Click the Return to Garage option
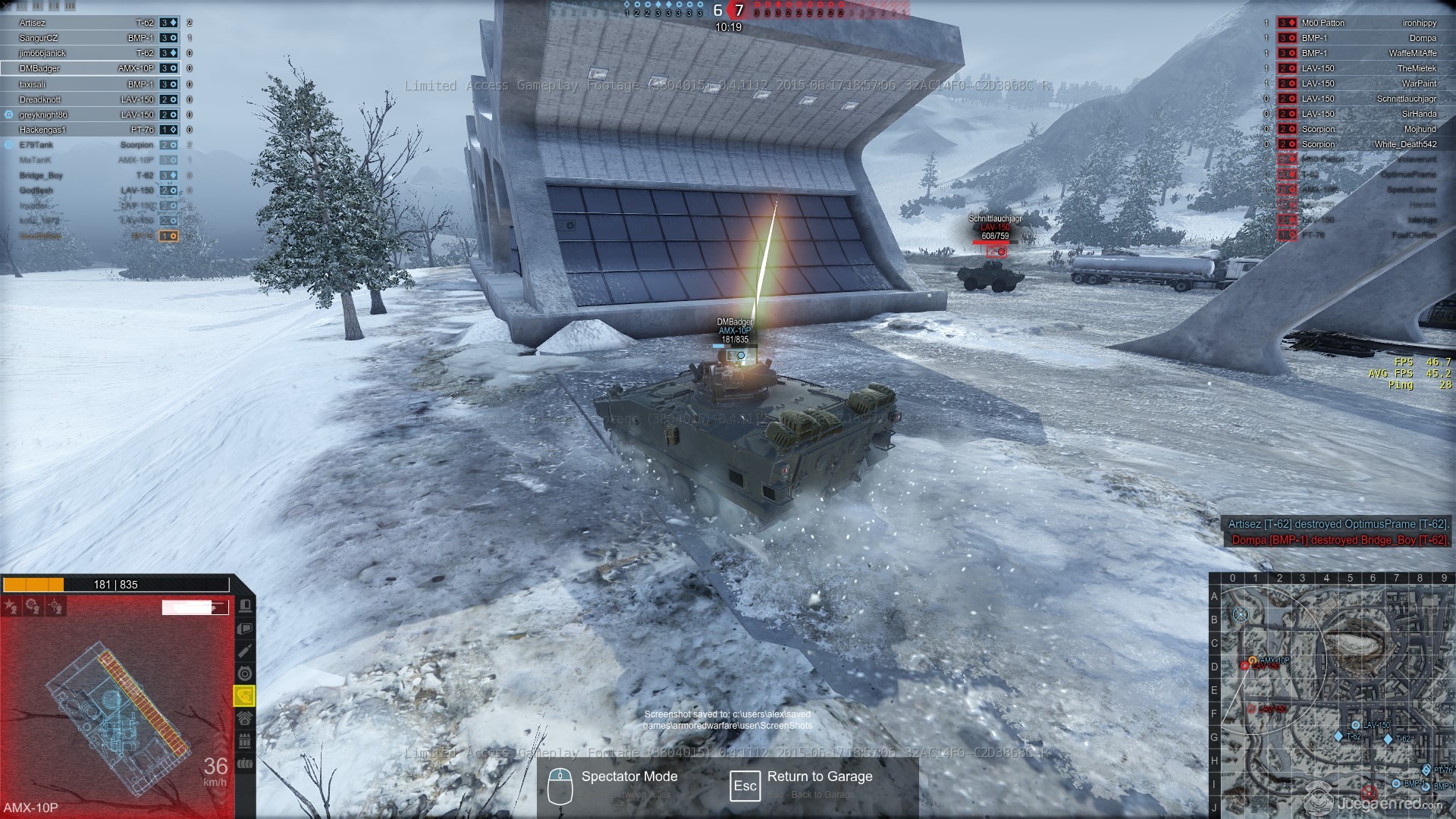This screenshot has height=819, width=1456. [x=819, y=777]
